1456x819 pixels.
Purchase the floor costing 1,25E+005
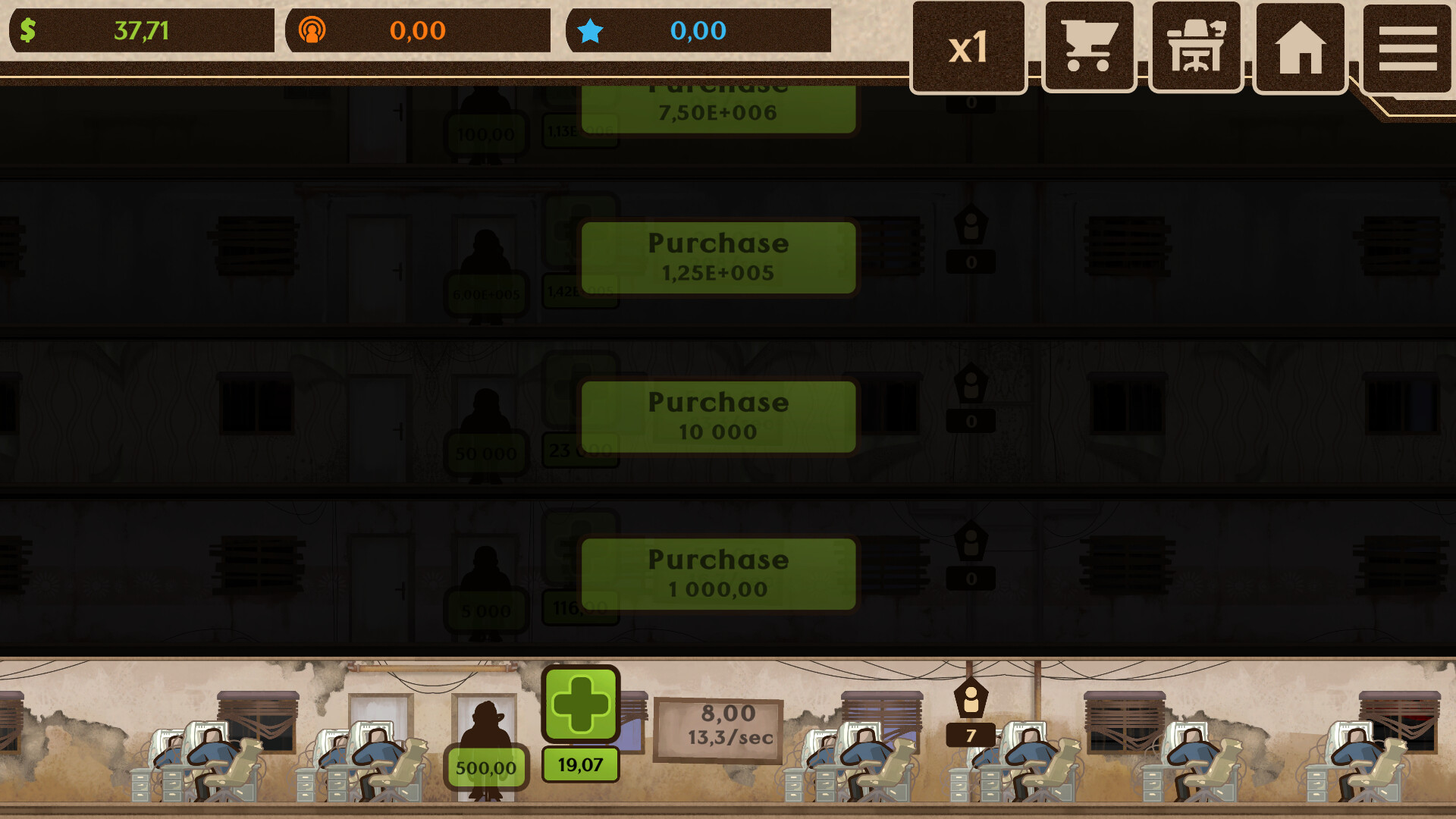pyautogui.click(x=717, y=258)
